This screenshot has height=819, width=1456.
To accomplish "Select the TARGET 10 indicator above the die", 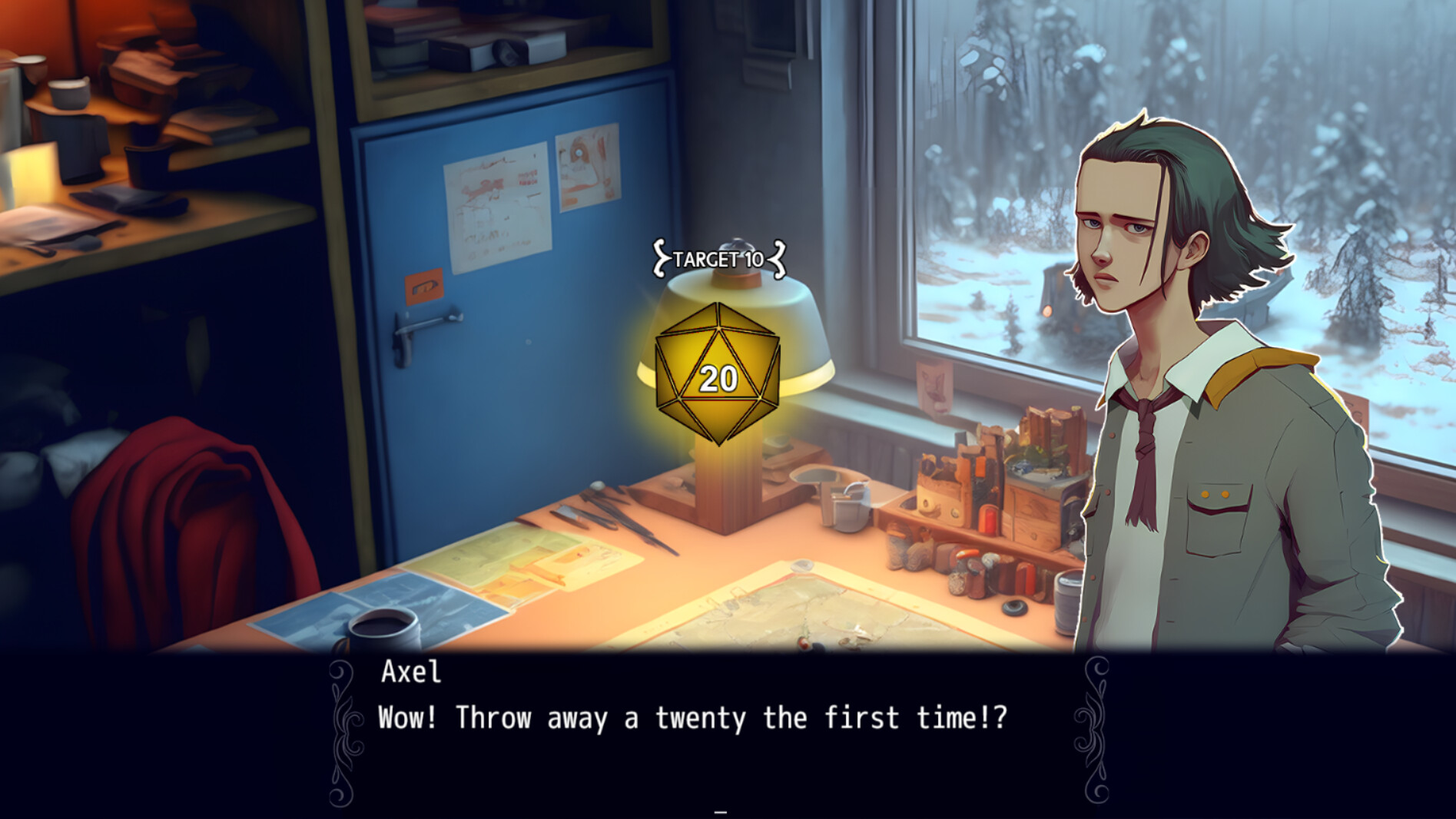I will click(719, 259).
